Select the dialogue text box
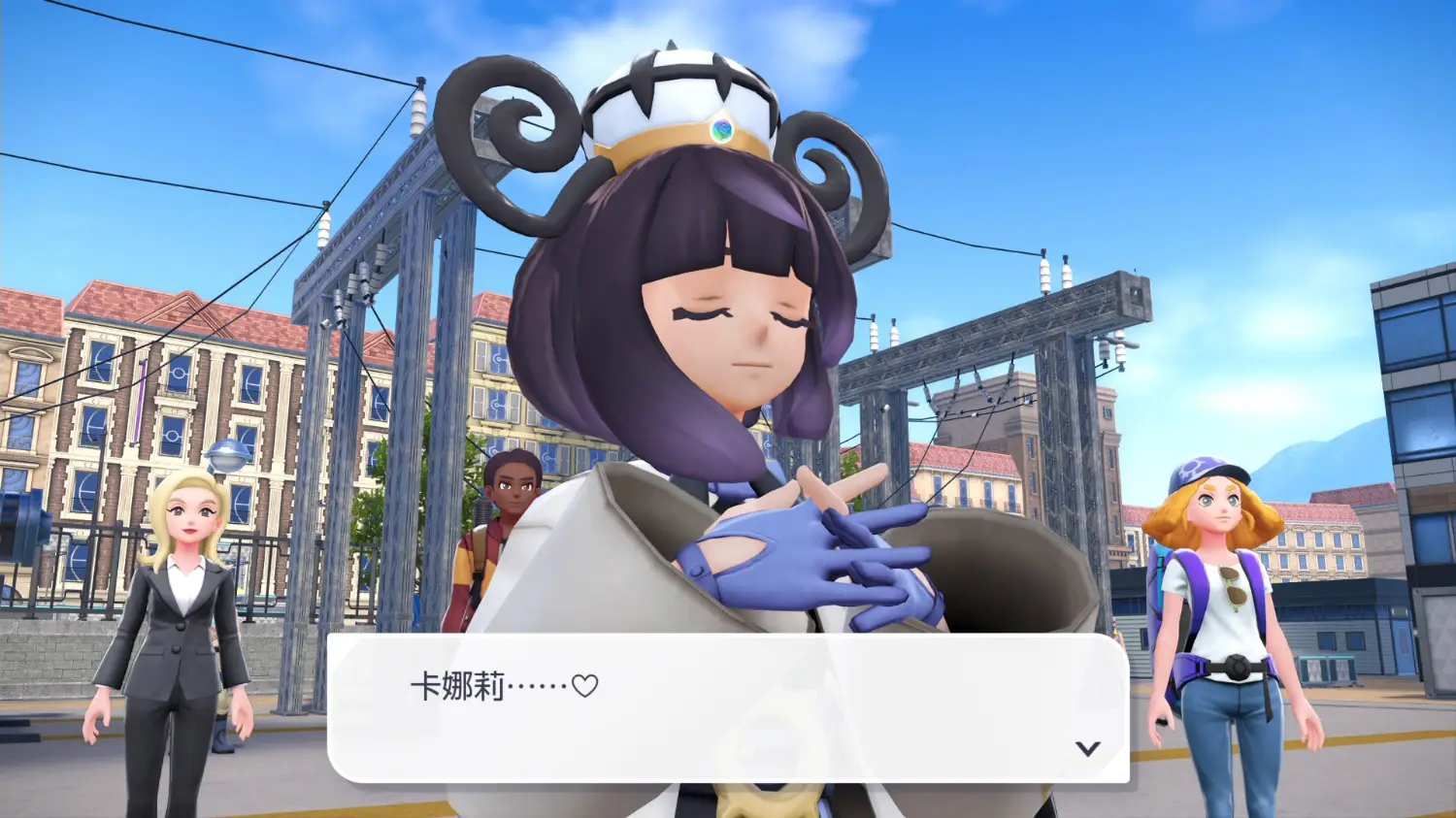Image resolution: width=1456 pixels, height=818 pixels. click(728, 708)
